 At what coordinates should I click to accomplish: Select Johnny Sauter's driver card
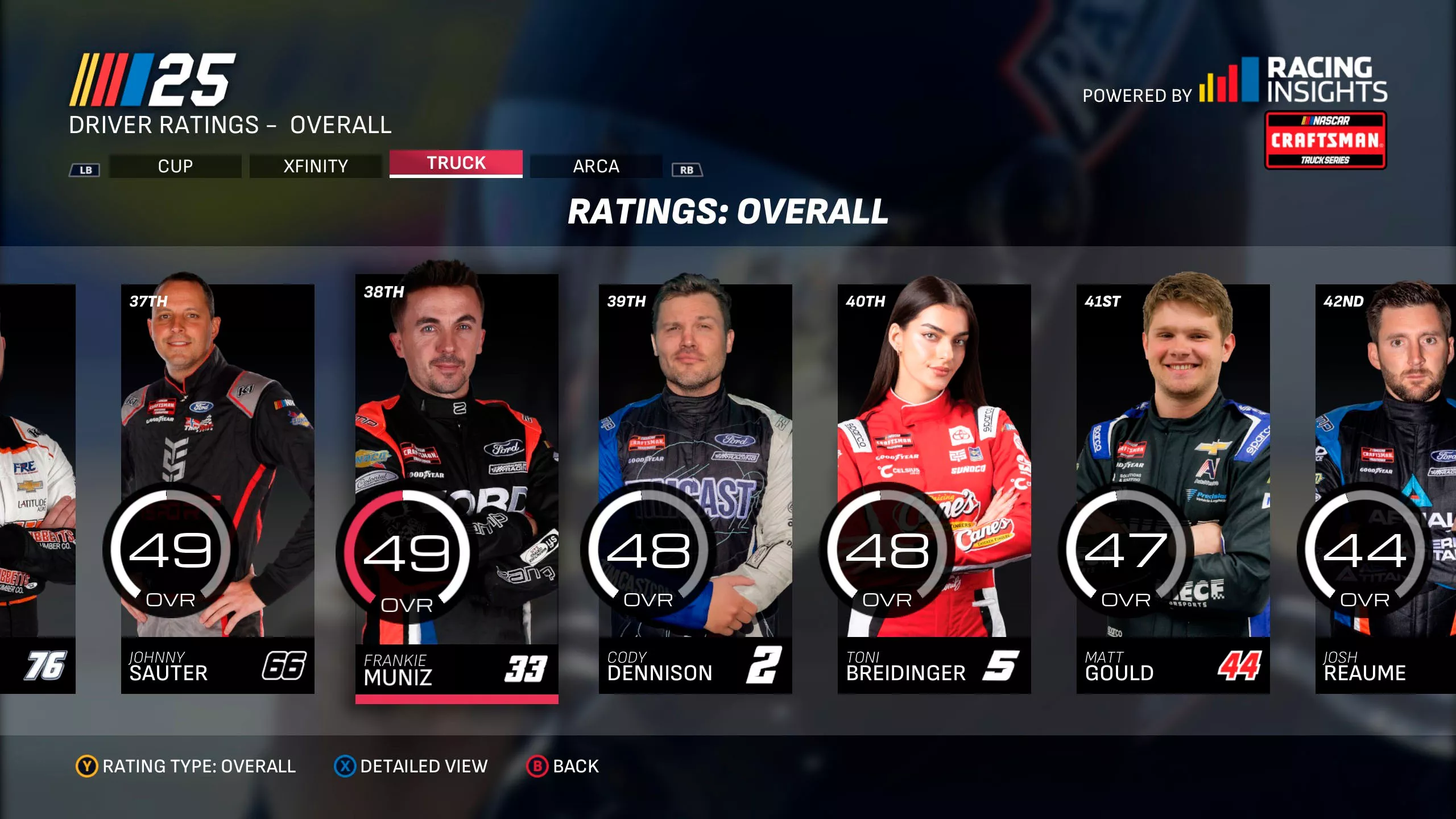coord(217,489)
